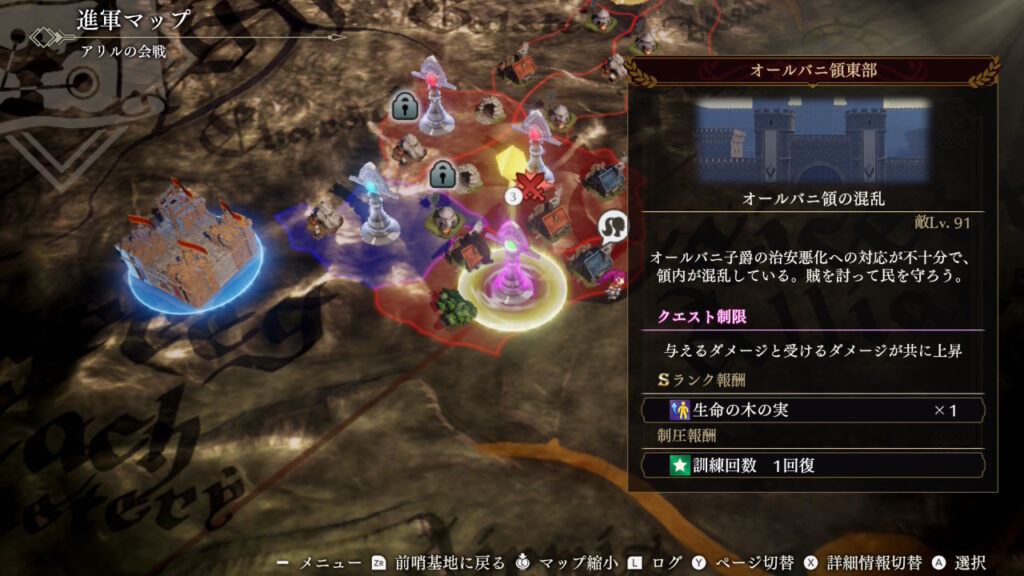This screenshot has height=576, width=1024.
Task: Select the 生命の木の実 S-rank reward row
Action: pos(812,410)
